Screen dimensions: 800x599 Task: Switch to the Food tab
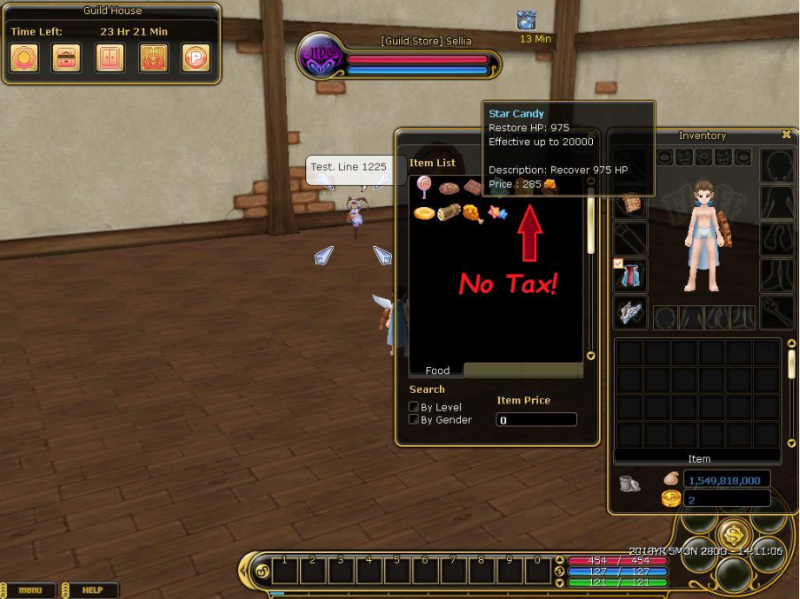coord(437,370)
